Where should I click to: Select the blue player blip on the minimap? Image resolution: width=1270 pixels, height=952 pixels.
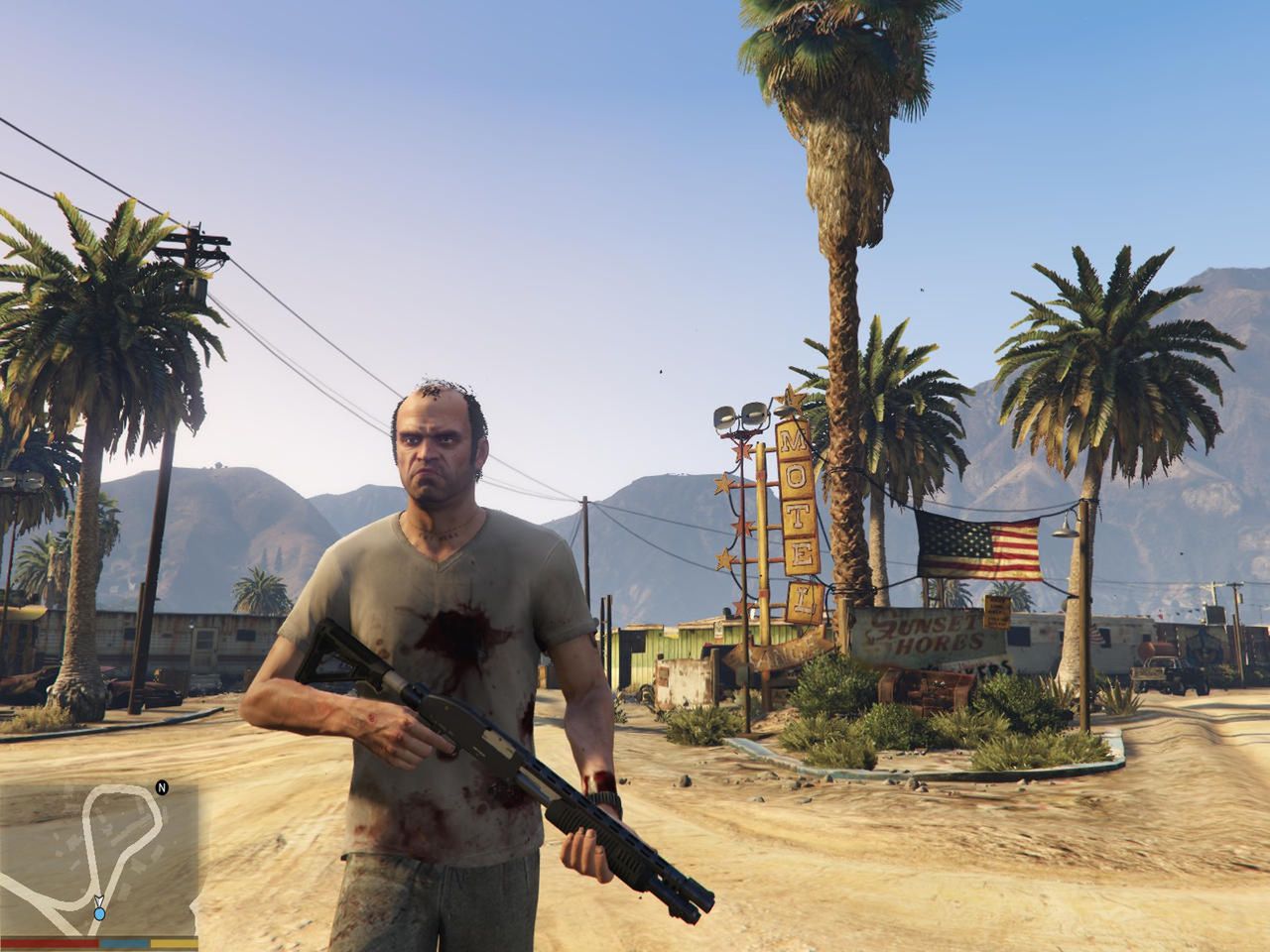(98, 912)
